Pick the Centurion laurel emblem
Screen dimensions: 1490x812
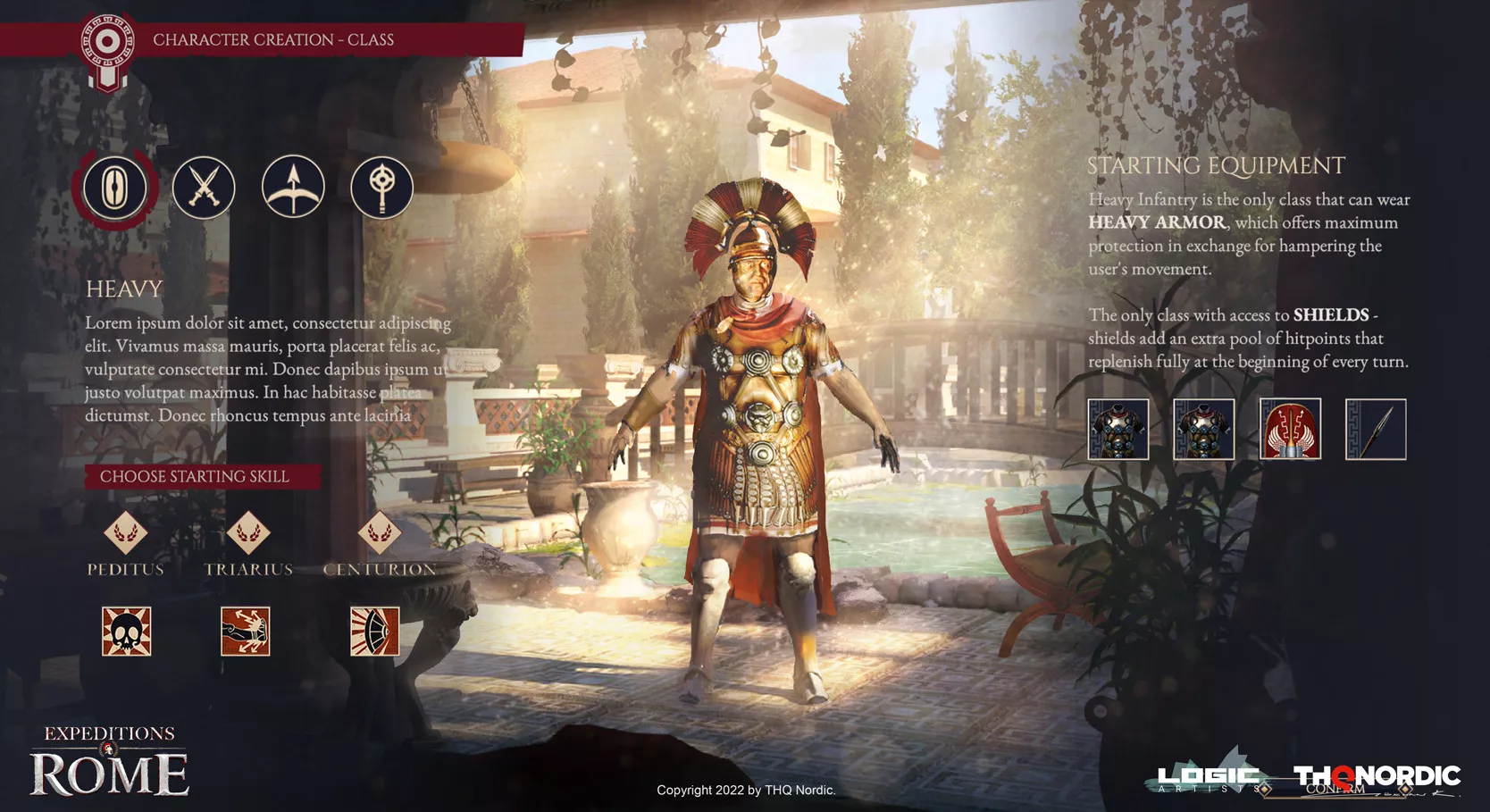(380, 533)
